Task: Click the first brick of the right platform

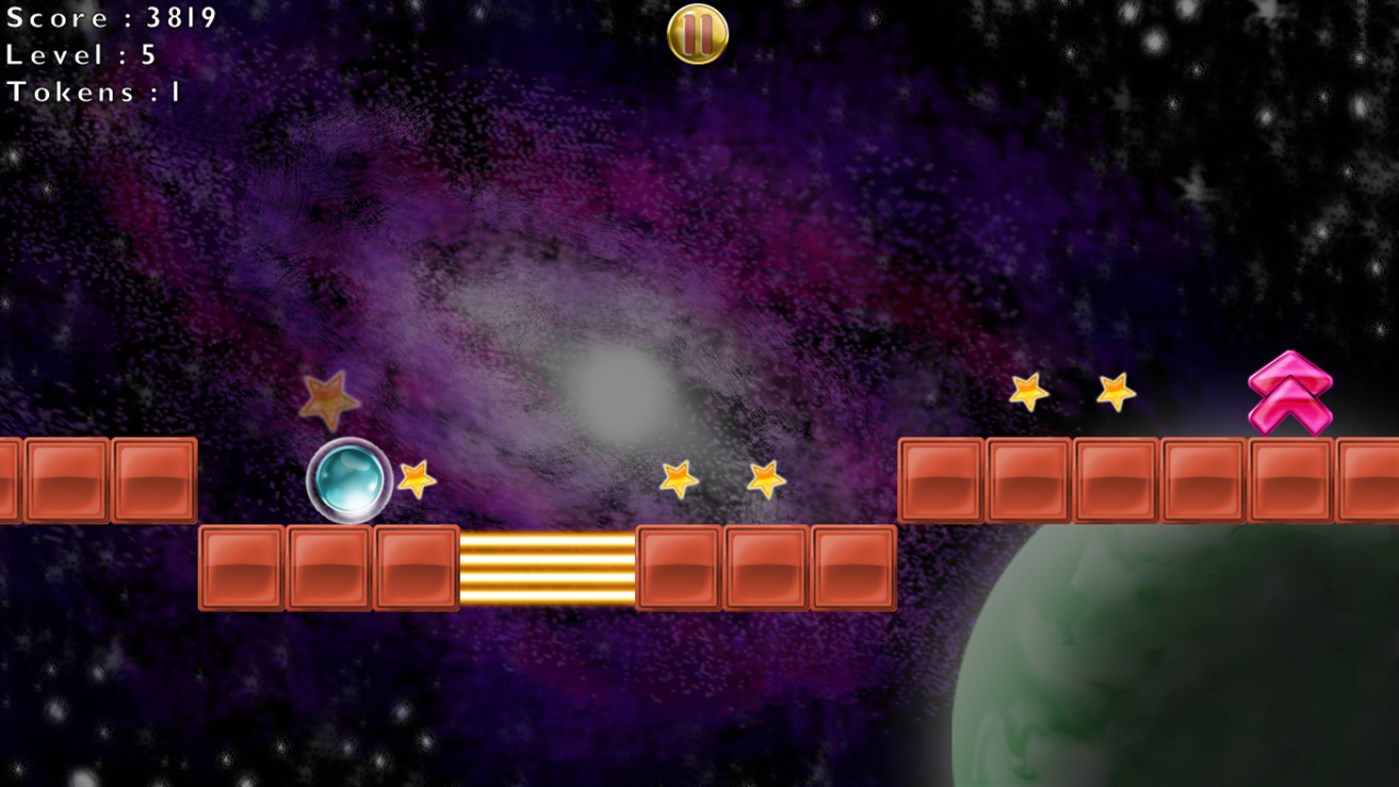Action: [x=938, y=479]
